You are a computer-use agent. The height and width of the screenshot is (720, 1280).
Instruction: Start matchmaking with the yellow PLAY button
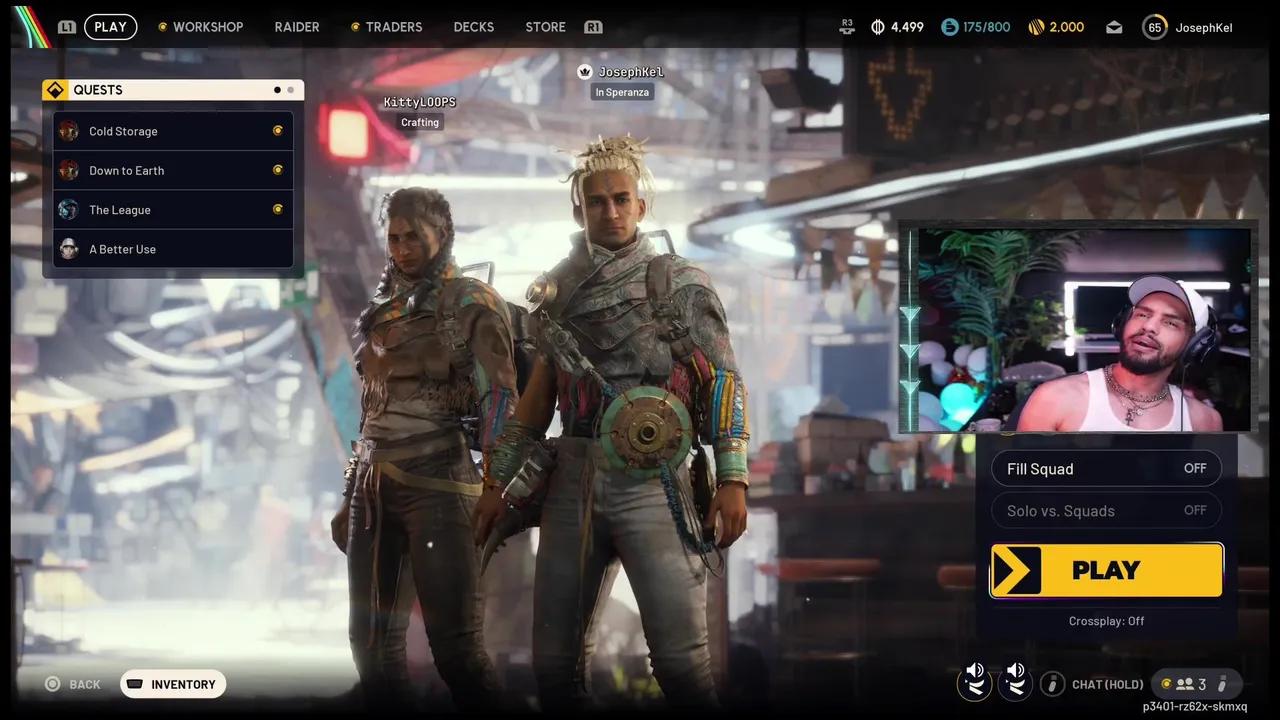click(x=1106, y=570)
